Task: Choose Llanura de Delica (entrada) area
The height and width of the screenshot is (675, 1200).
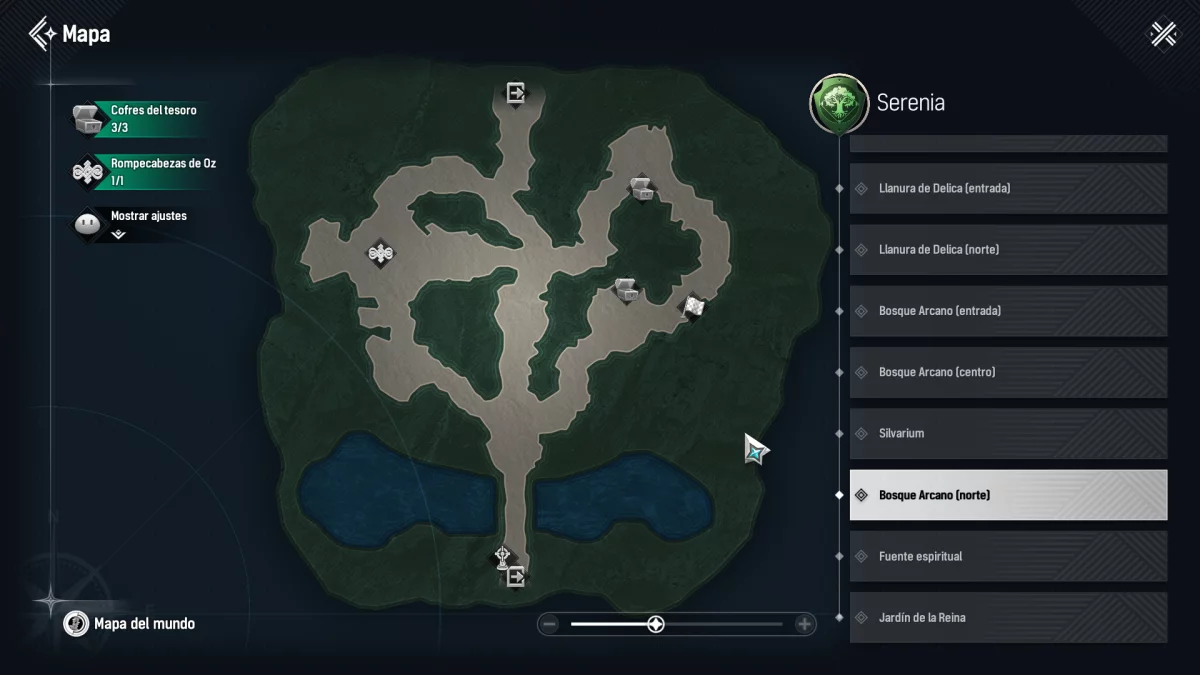Action: point(1008,188)
